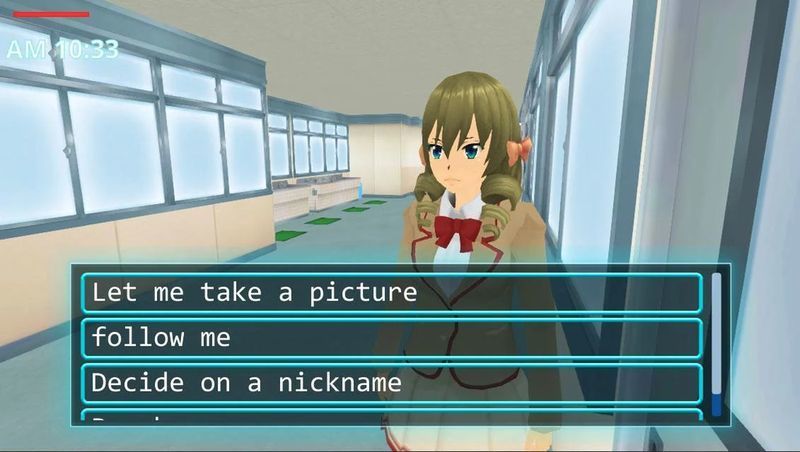The width and height of the screenshot is (800, 452).
Task: Pick "Decide on a nickname" option
Action: 392,383
